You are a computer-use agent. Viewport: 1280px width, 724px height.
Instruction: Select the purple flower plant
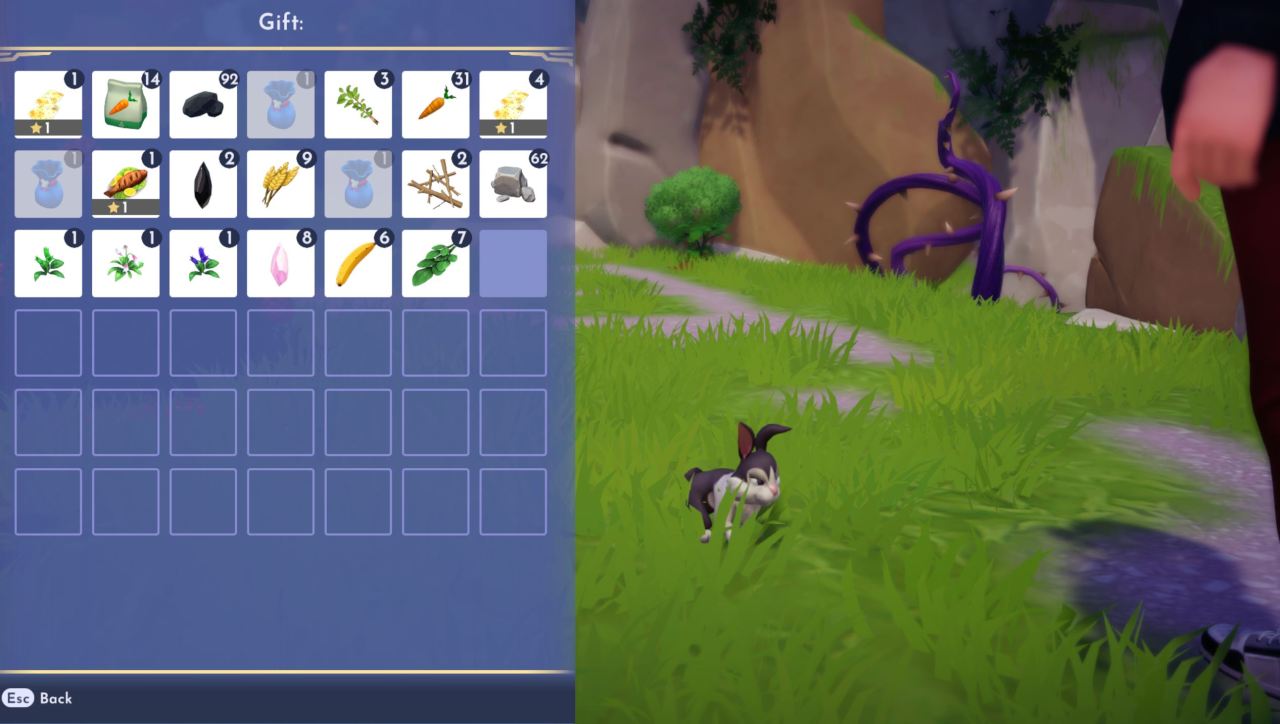point(204,262)
